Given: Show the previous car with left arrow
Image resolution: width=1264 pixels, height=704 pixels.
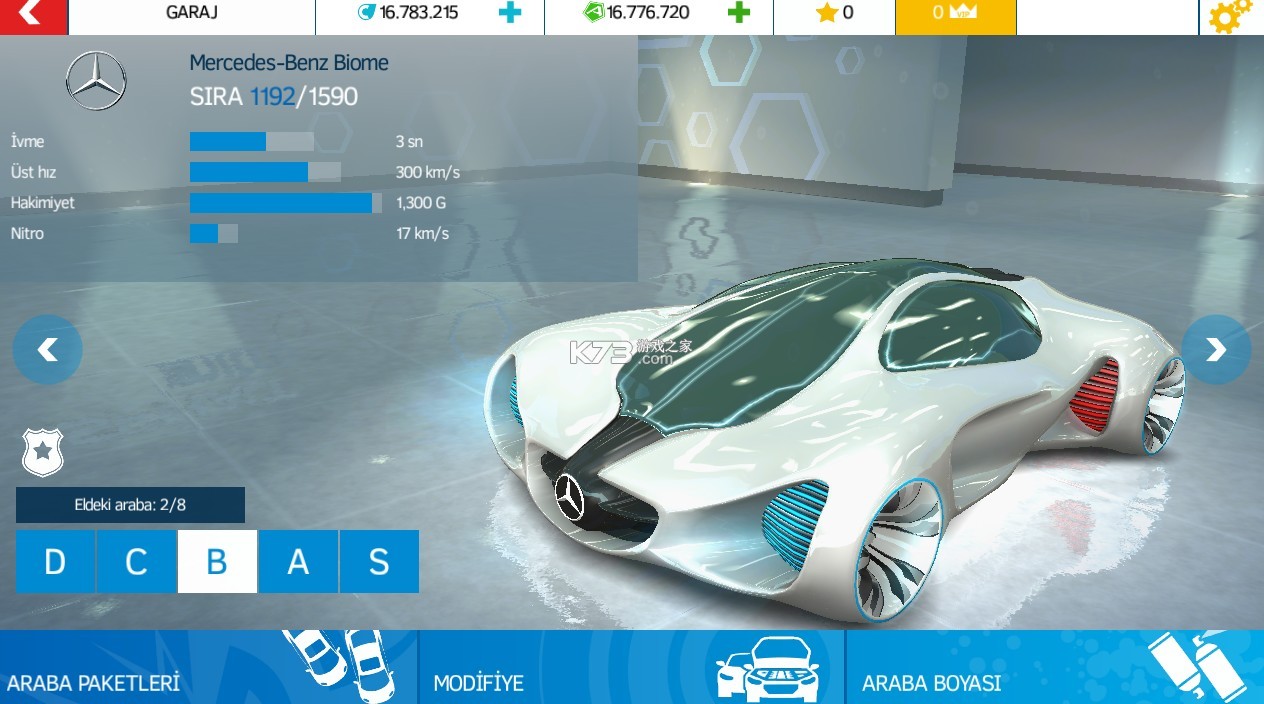Looking at the screenshot, I should (47, 349).
